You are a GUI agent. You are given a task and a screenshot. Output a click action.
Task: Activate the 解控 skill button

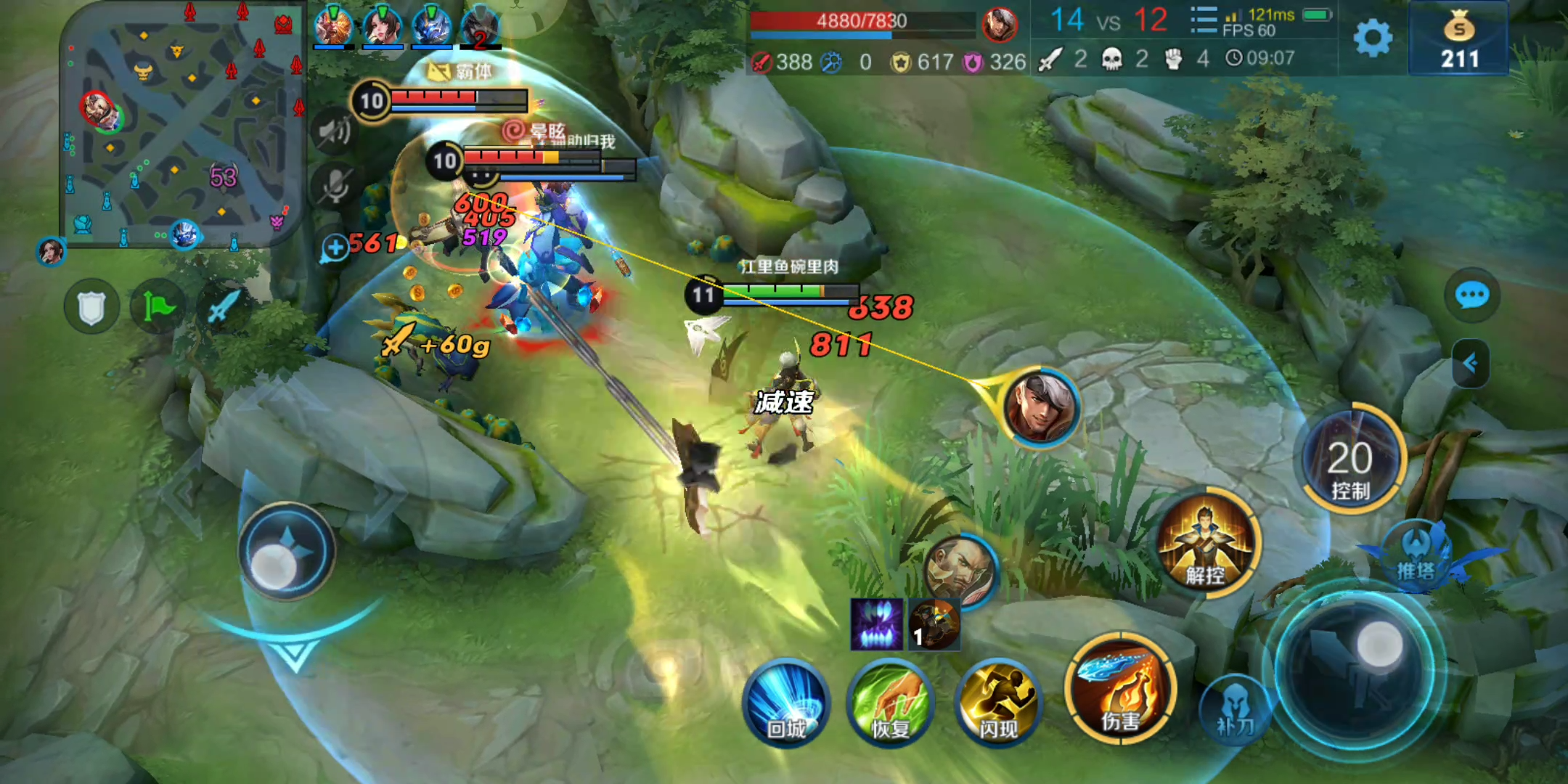click(x=1206, y=544)
